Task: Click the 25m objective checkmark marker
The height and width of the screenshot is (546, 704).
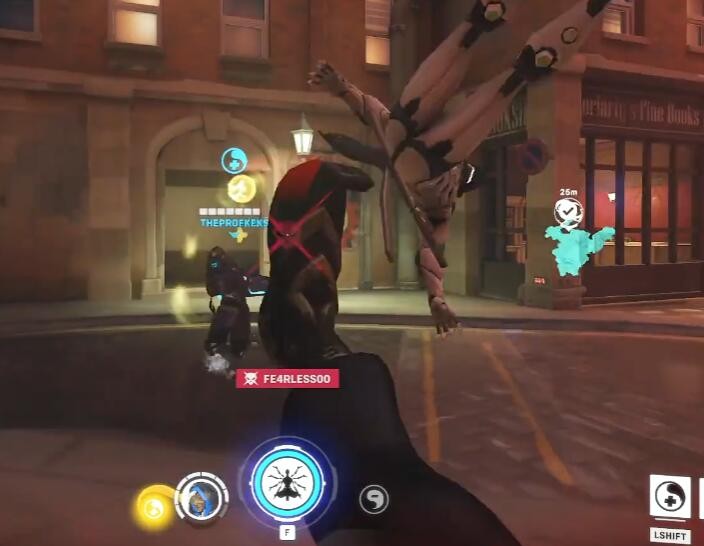Action: (x=569, y=212)
